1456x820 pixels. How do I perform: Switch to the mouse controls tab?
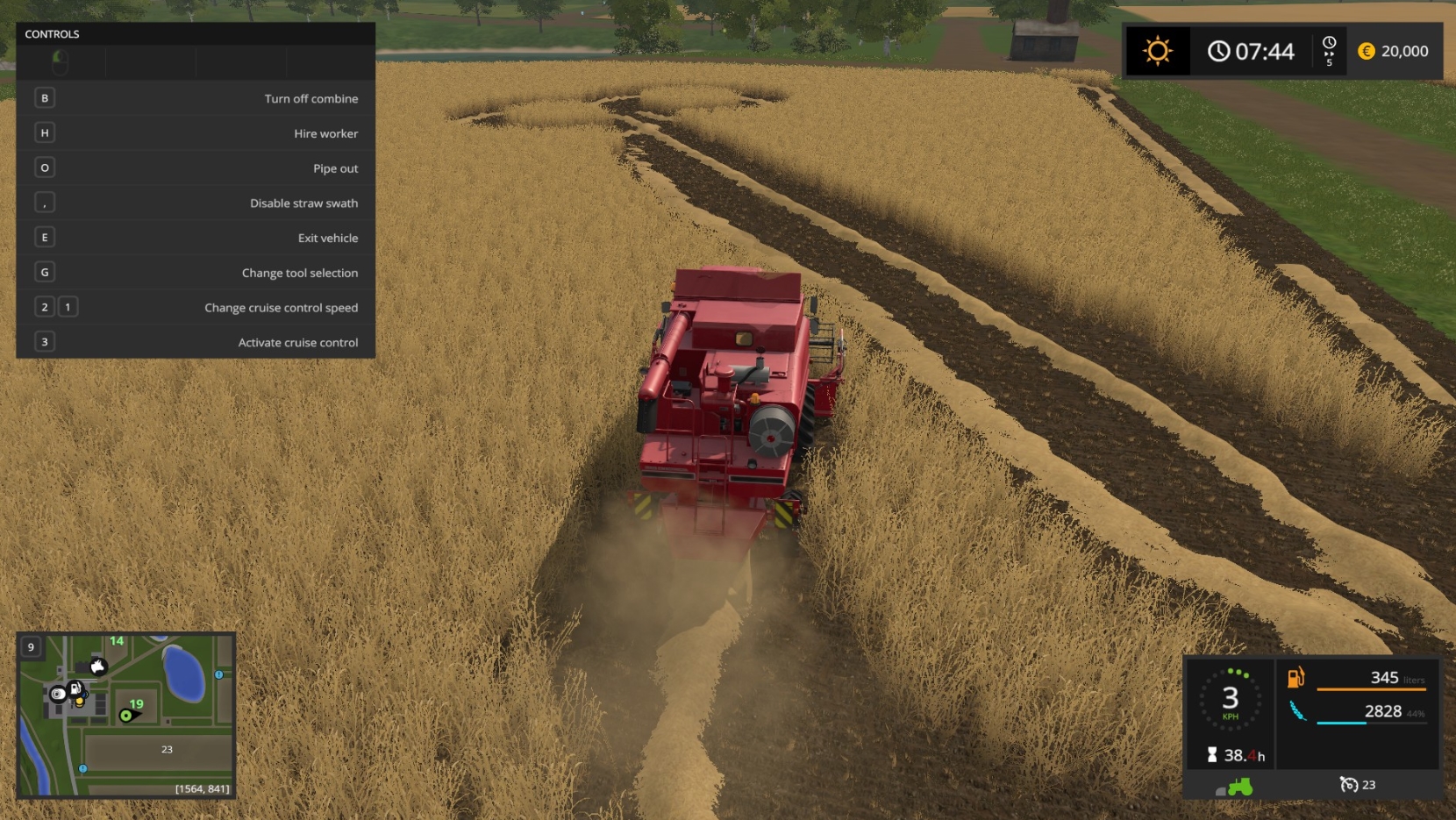click(61, 61)
